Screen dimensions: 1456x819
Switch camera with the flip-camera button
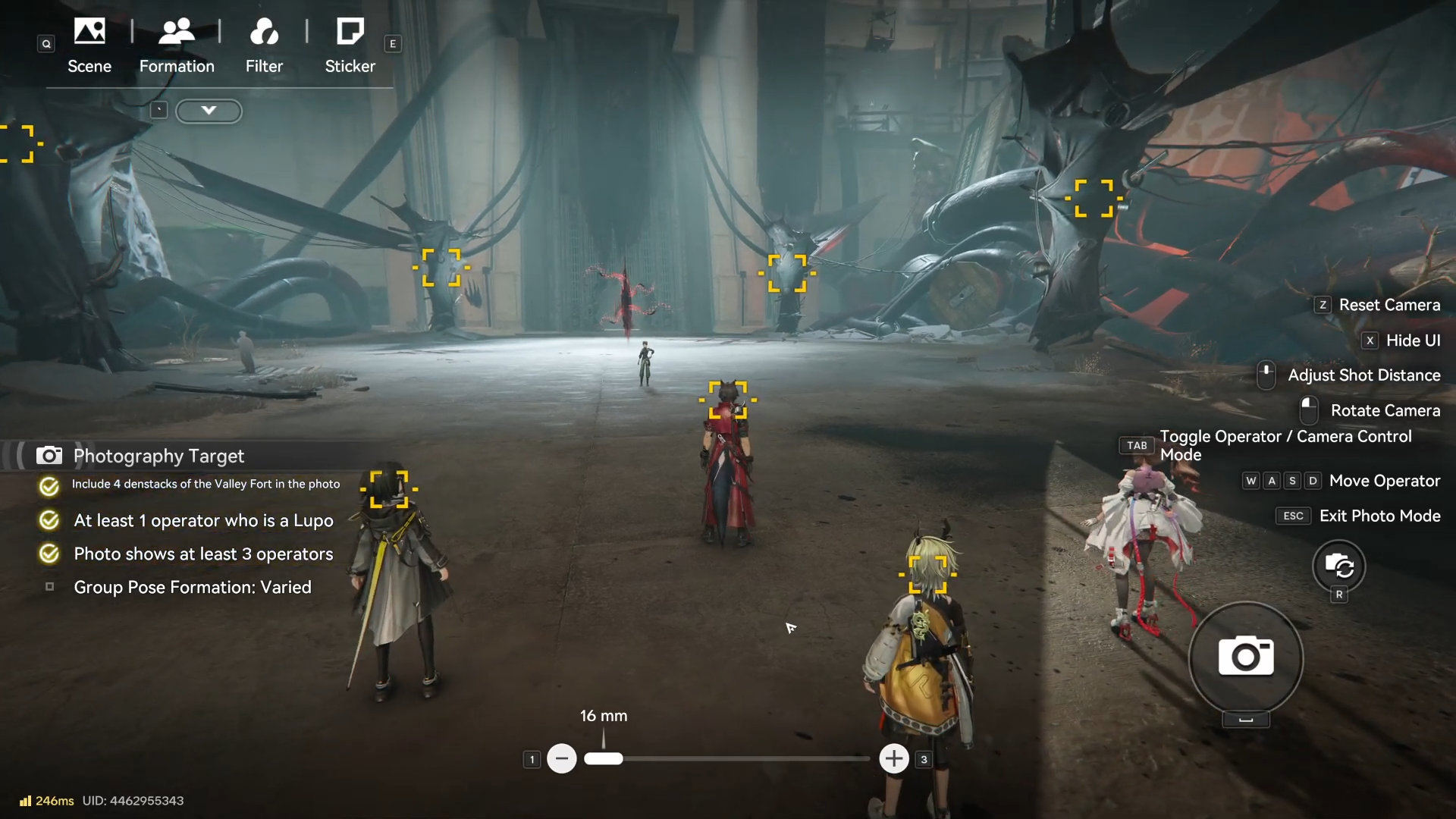click(1338, 566)
